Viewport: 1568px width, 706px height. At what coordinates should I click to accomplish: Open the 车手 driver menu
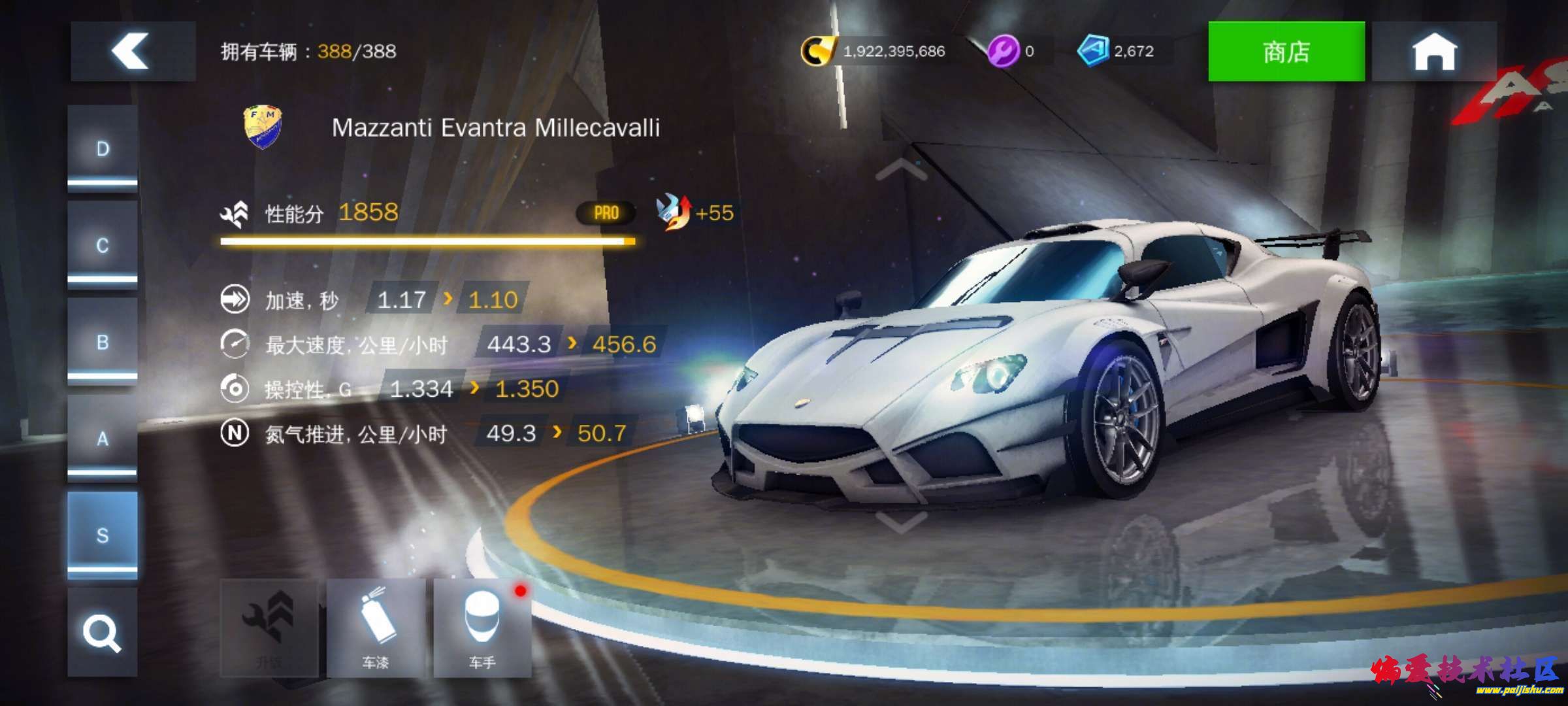[482, 628]
